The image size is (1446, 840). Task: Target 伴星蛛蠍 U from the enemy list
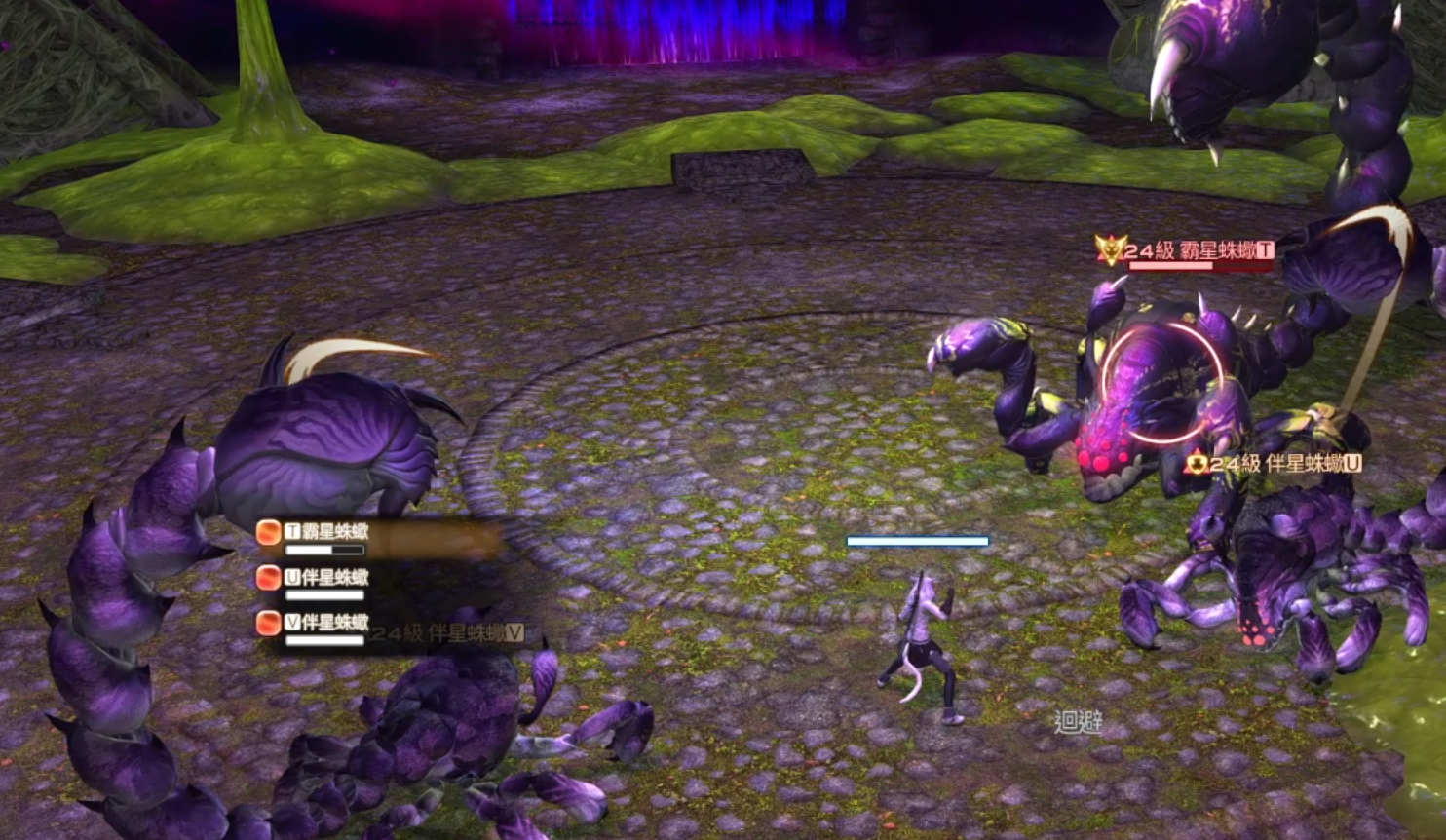[x=327, y=578]
